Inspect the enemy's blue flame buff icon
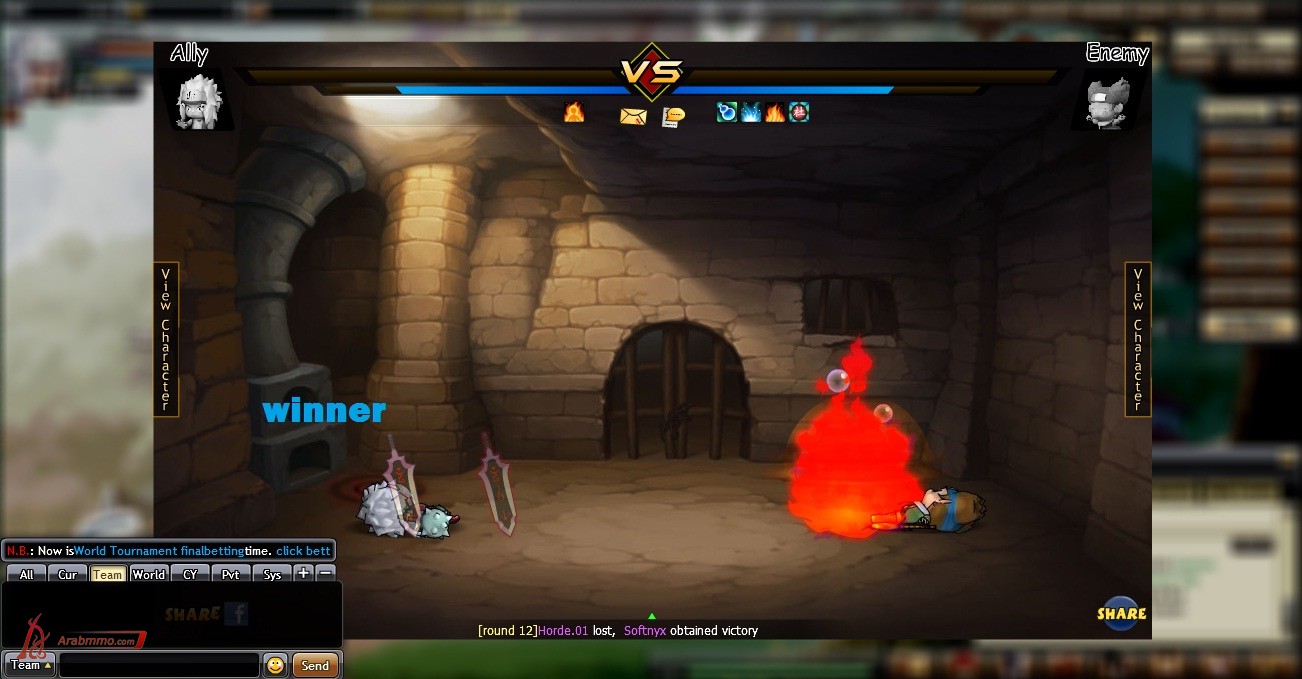 coord(751,112)
